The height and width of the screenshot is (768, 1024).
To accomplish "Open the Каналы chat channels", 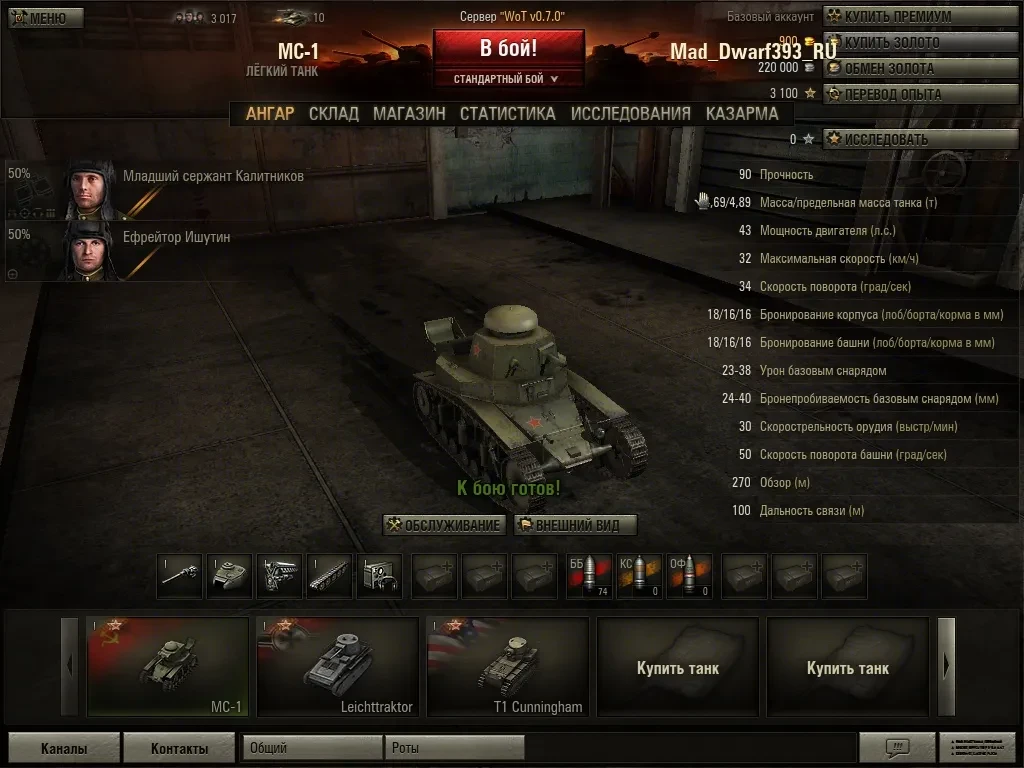I will [x=64, y=748].
